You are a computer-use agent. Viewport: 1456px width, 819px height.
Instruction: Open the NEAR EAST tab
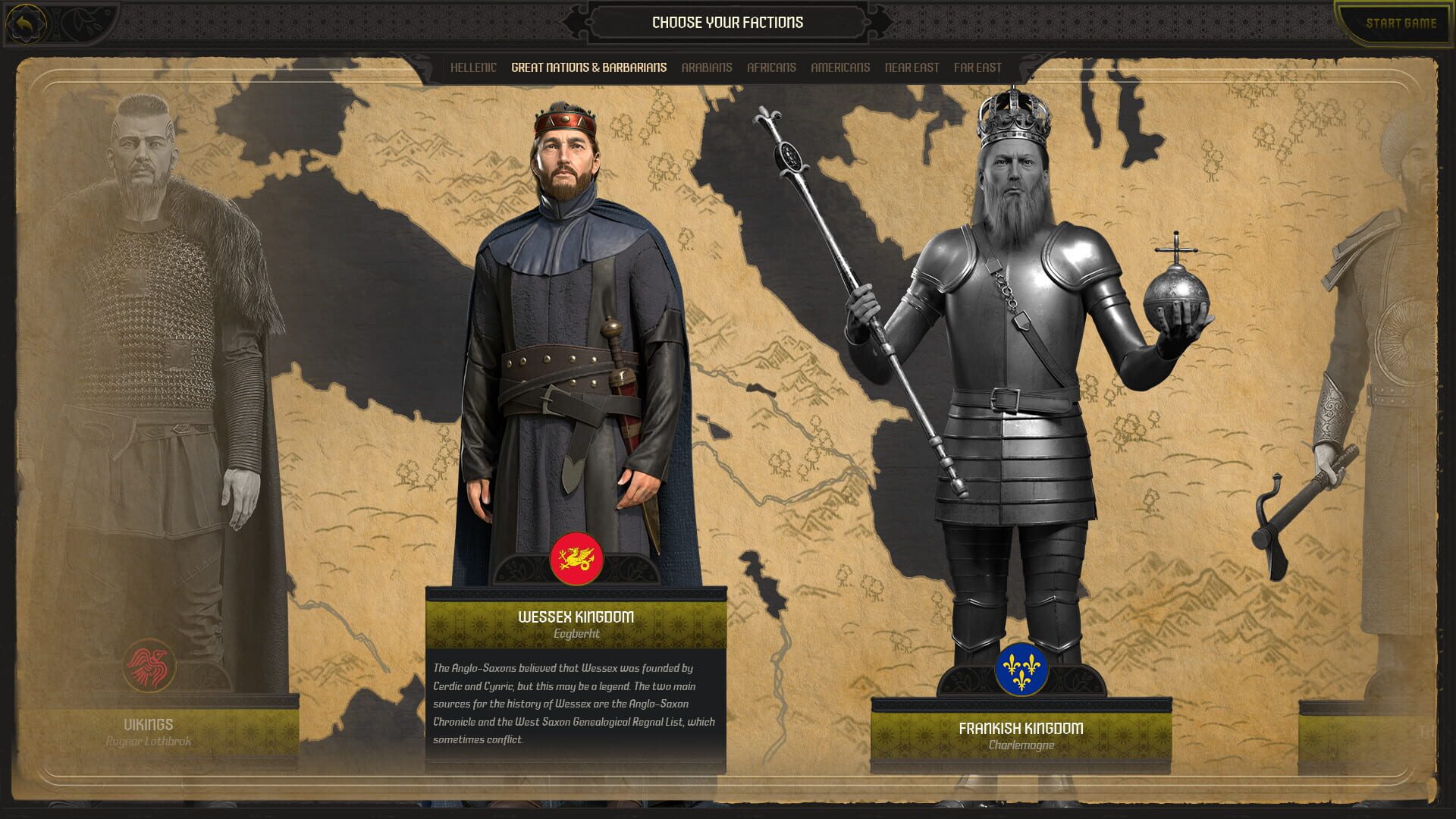(x=912, y=67)
